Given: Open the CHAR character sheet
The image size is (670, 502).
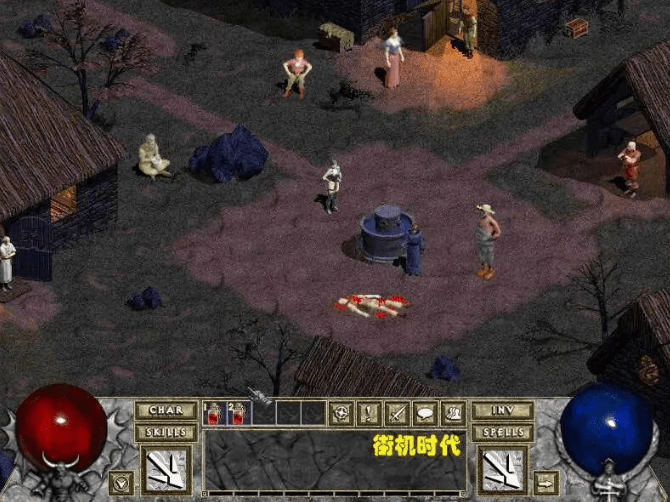Looking at the screenshot, I should (x=165, y=410).
